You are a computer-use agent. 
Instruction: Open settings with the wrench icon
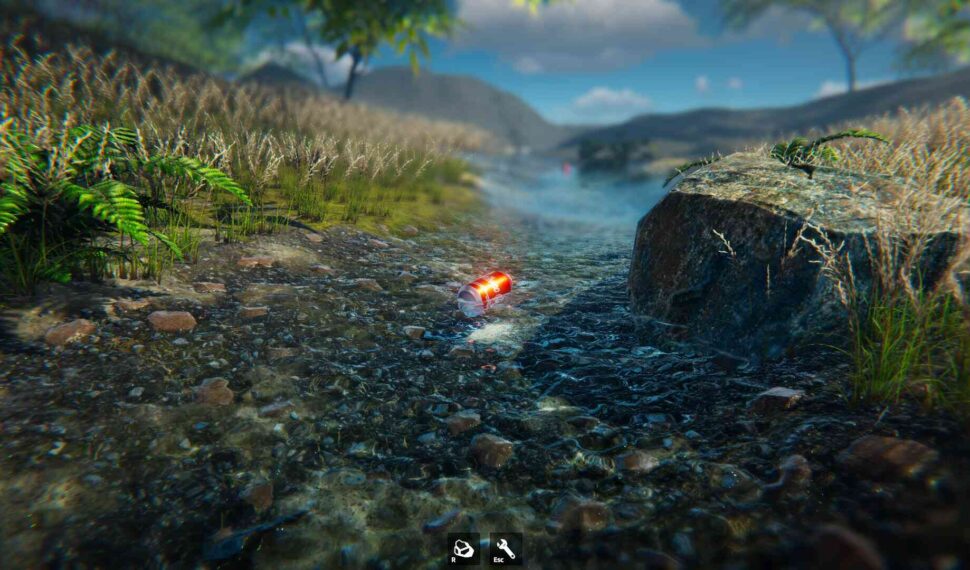[505, 548]
